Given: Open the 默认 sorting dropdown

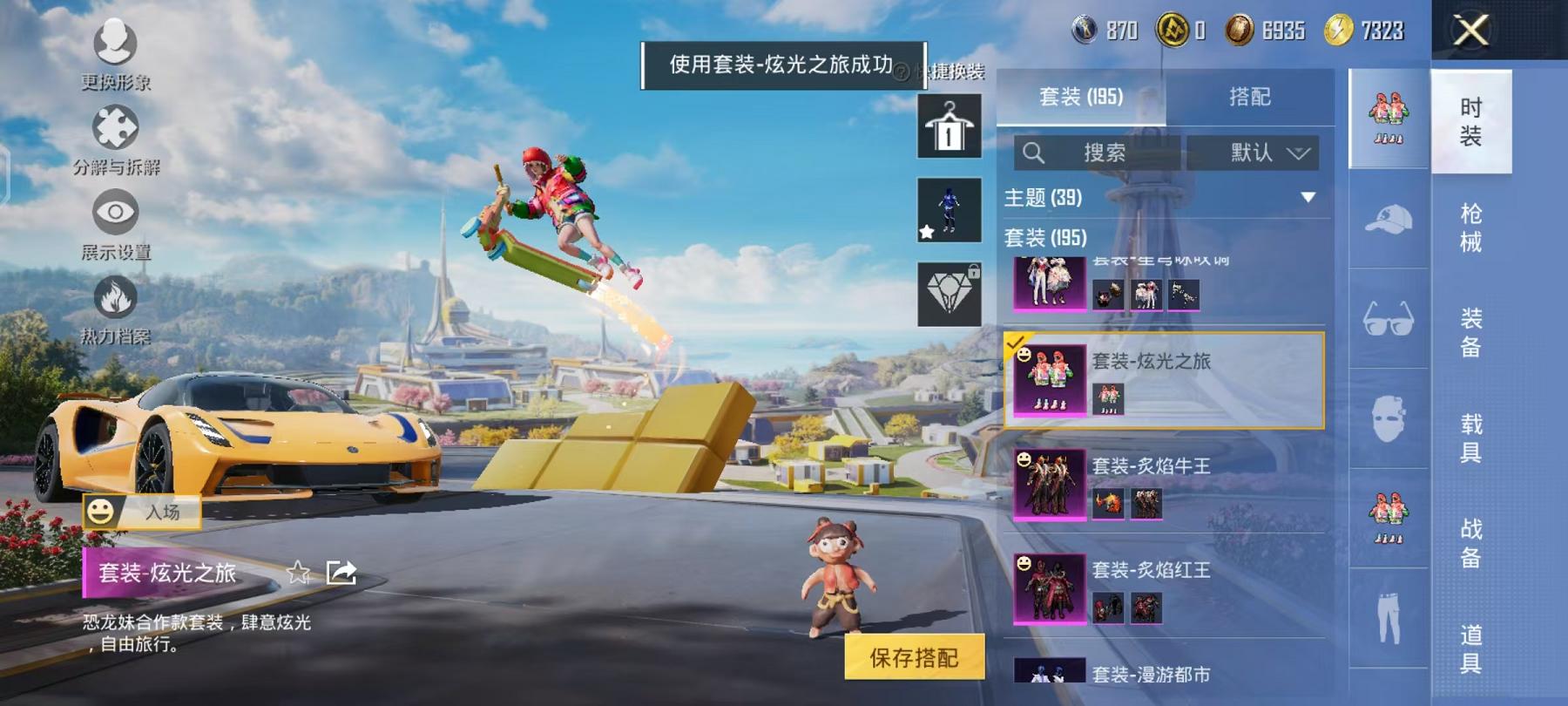Looking at the screenshot, I should pos(1254,153).
